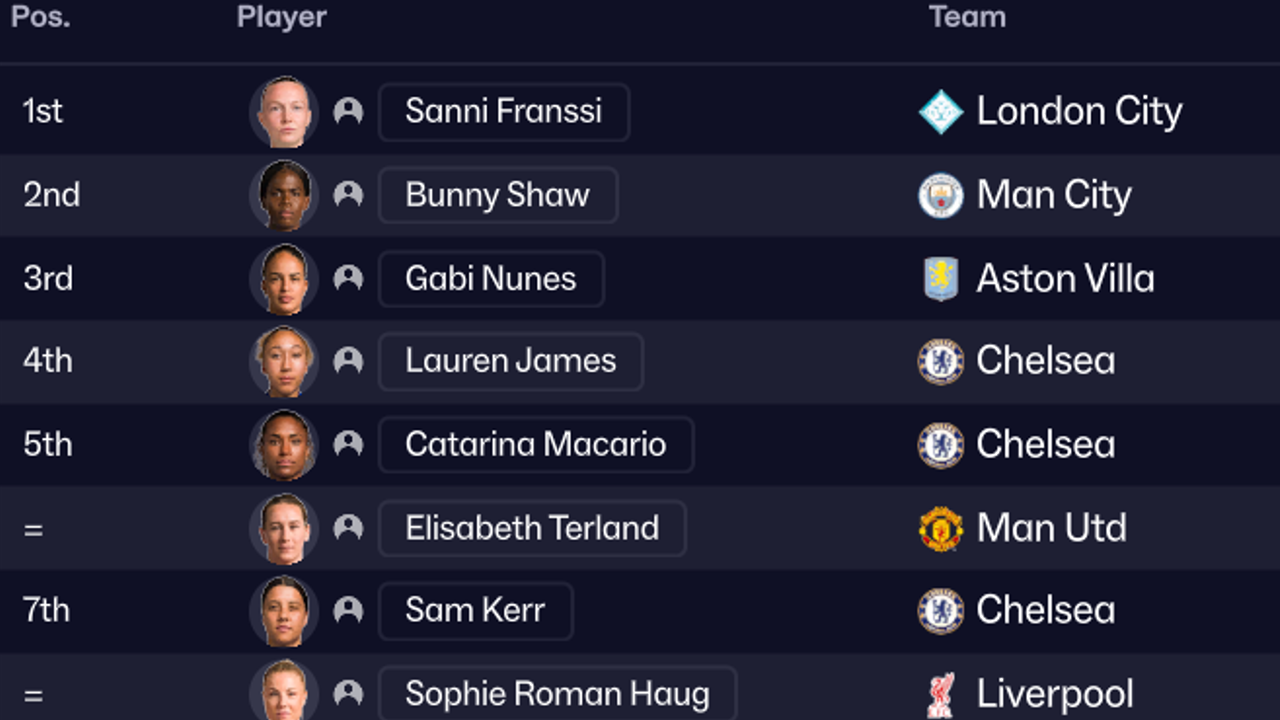The image size is (1280, 720).
Task: Select the Liverpool club badge
Action: pyautogui.click(x=942, y=693)
